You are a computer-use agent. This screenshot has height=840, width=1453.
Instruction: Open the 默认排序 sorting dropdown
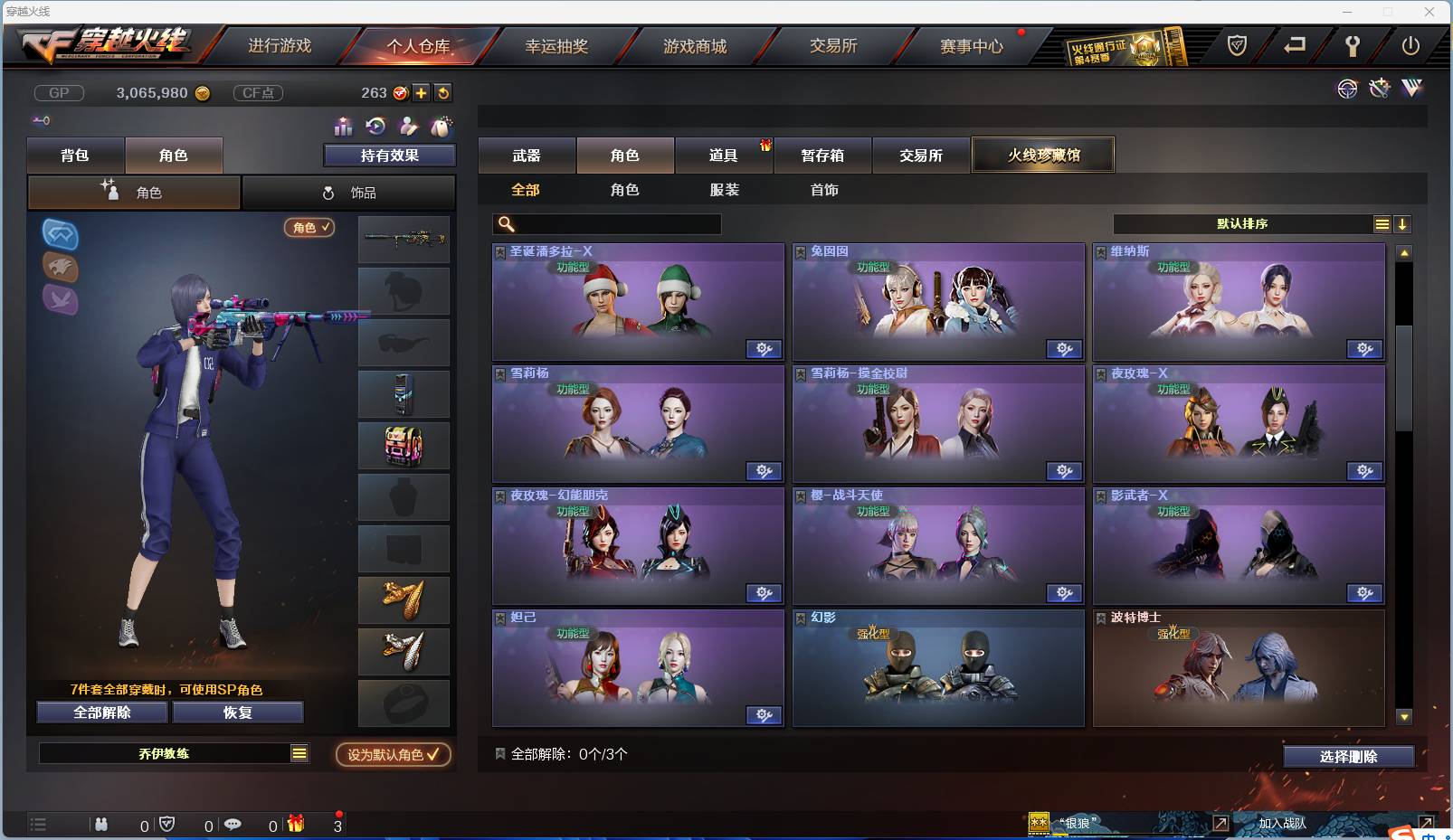(1239, 223)
